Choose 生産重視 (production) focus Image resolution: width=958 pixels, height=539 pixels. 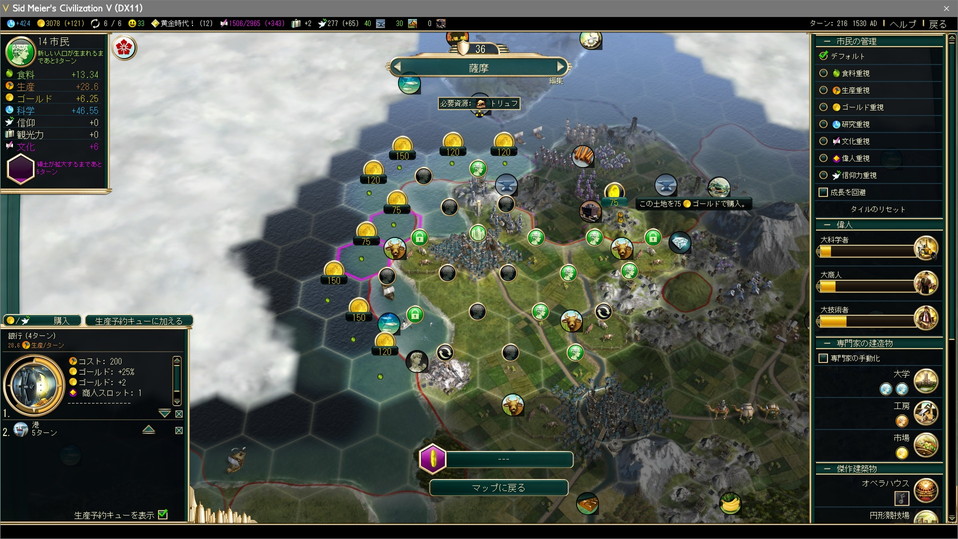(824, 90)
